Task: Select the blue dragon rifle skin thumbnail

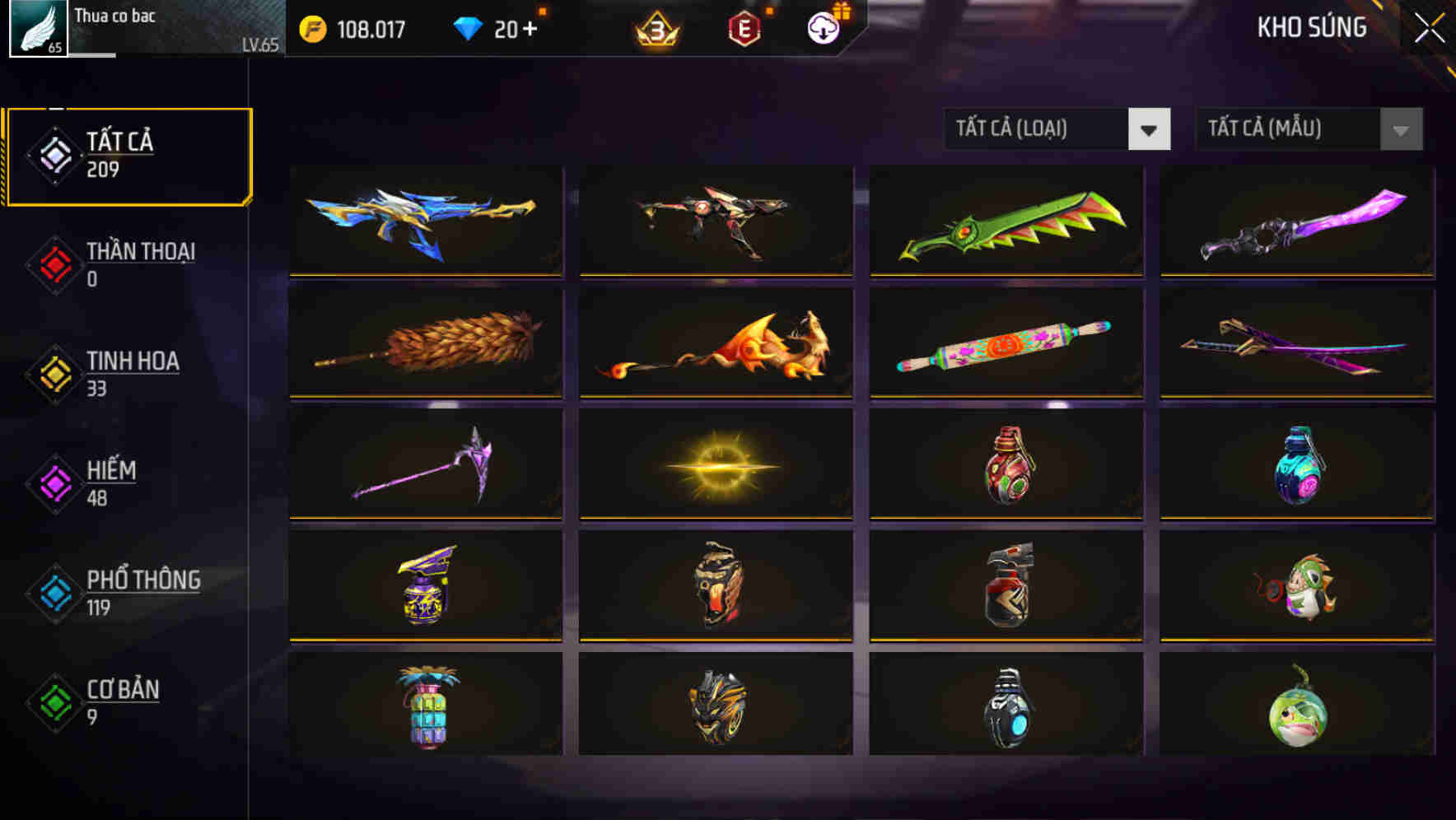Action: click(424, 221)
